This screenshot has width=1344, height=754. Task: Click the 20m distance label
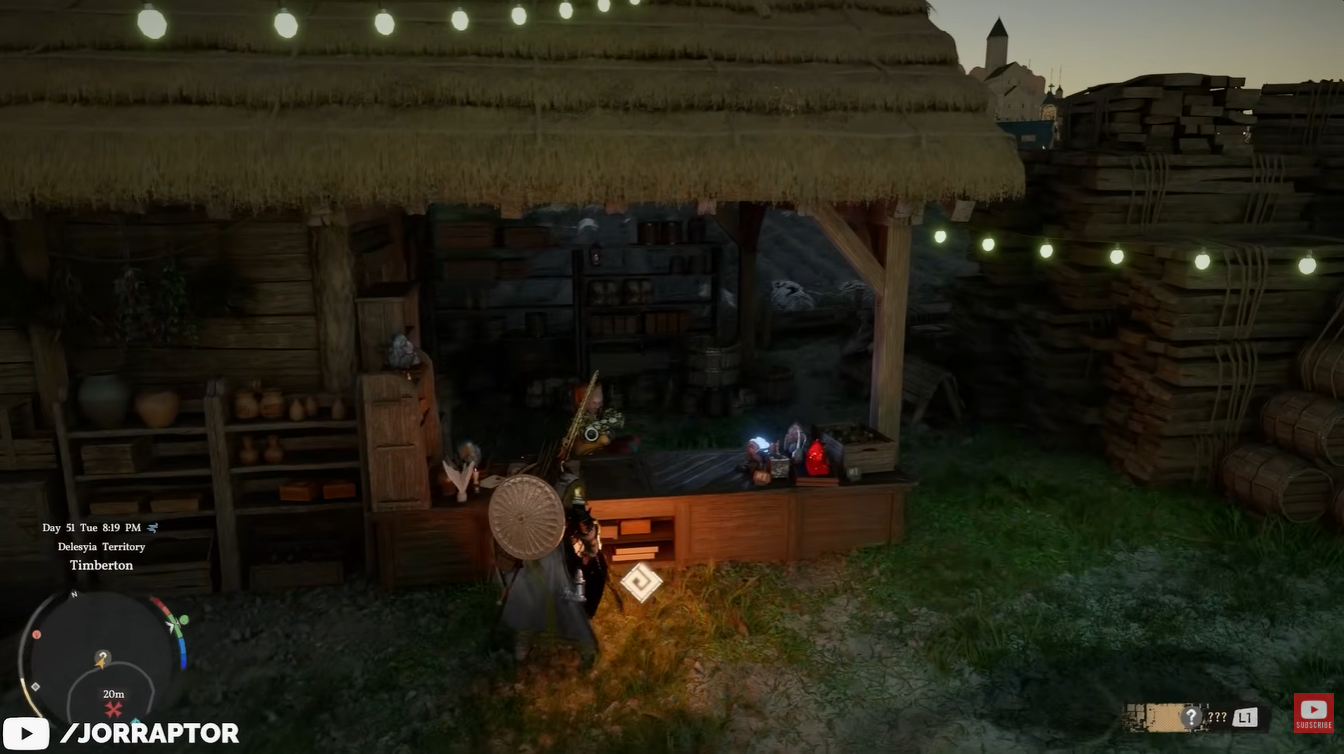[113, 694]
